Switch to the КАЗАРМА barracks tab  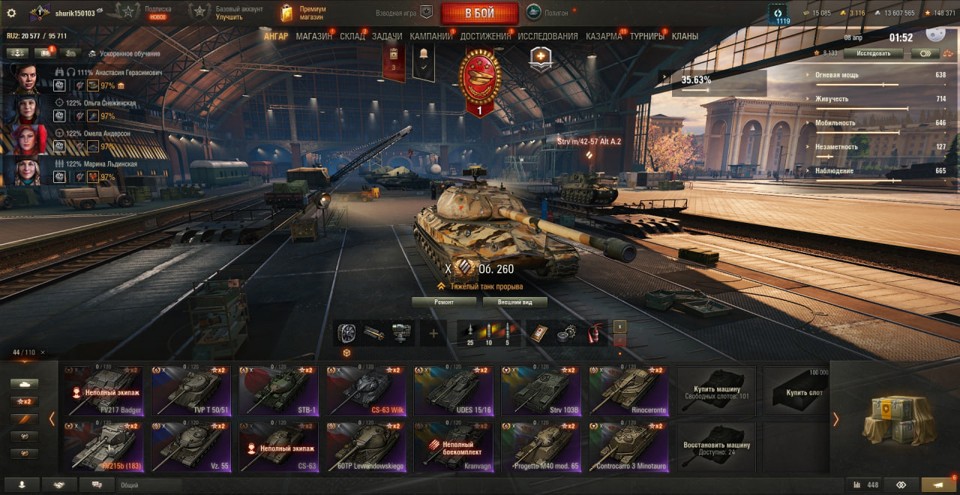(604, 36)
